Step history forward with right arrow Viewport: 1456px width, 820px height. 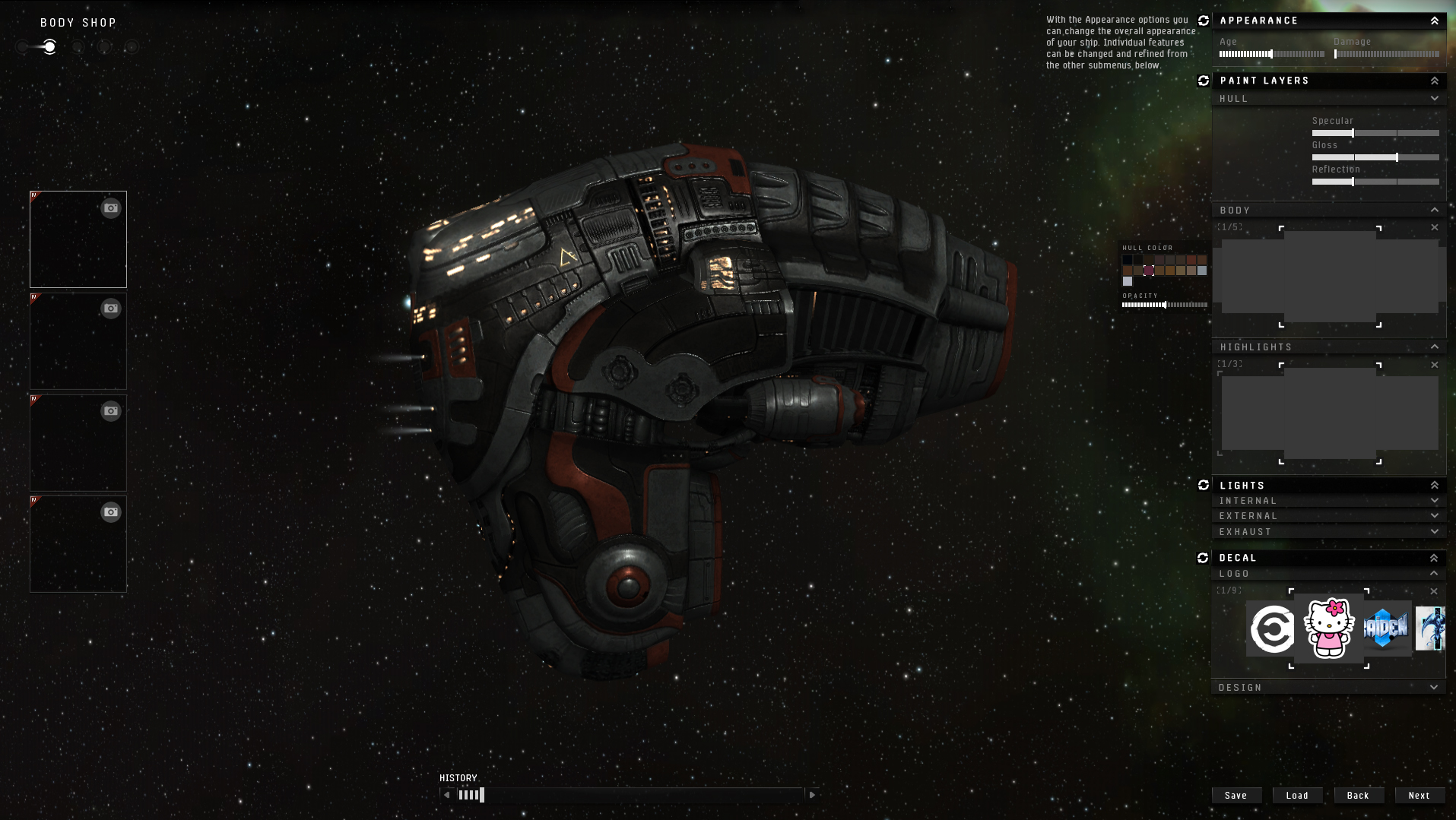(x=812, y=795)
